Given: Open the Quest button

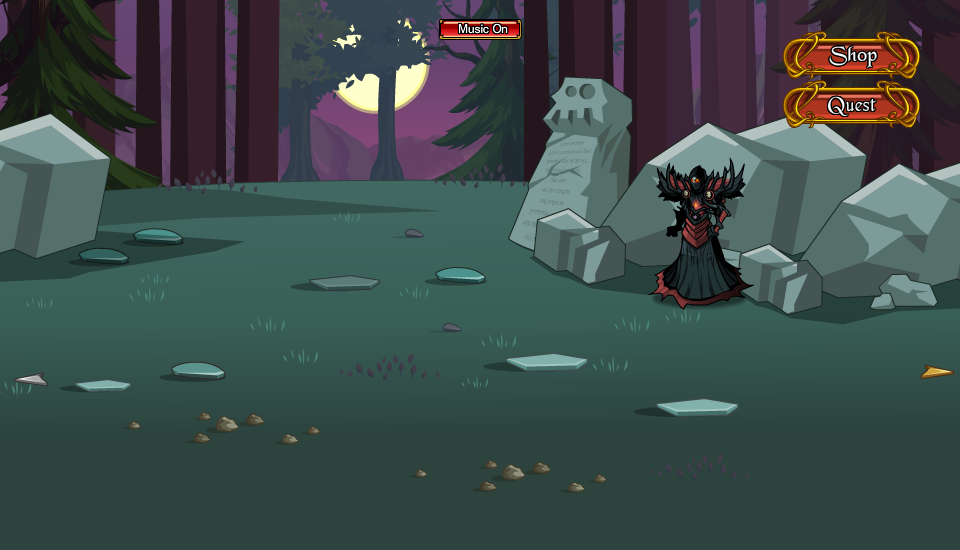Looking at the screenshot, I should click(851, 105).
